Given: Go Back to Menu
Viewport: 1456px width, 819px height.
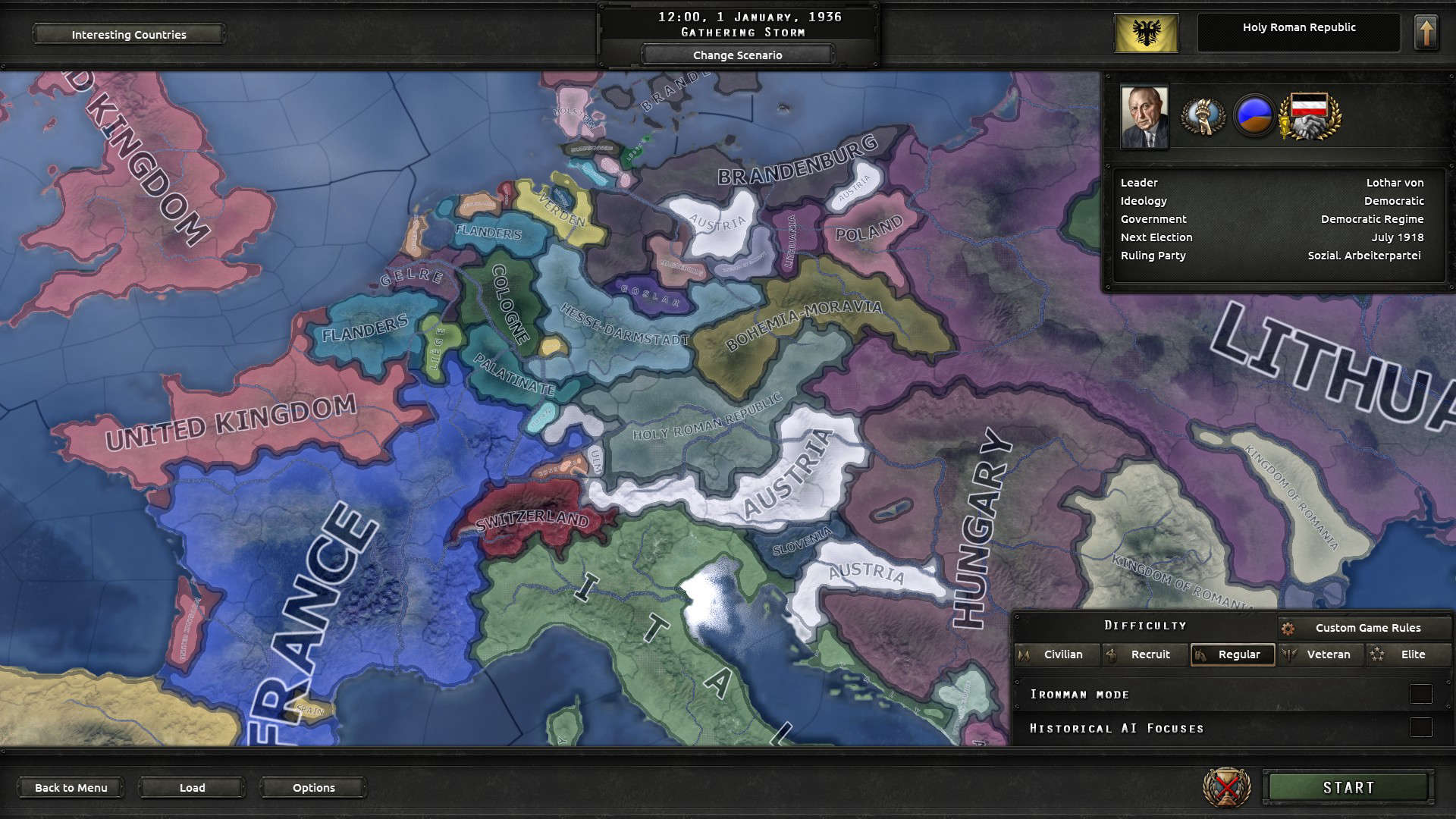Looking at the screenshot, I should (x=71, y=788).
